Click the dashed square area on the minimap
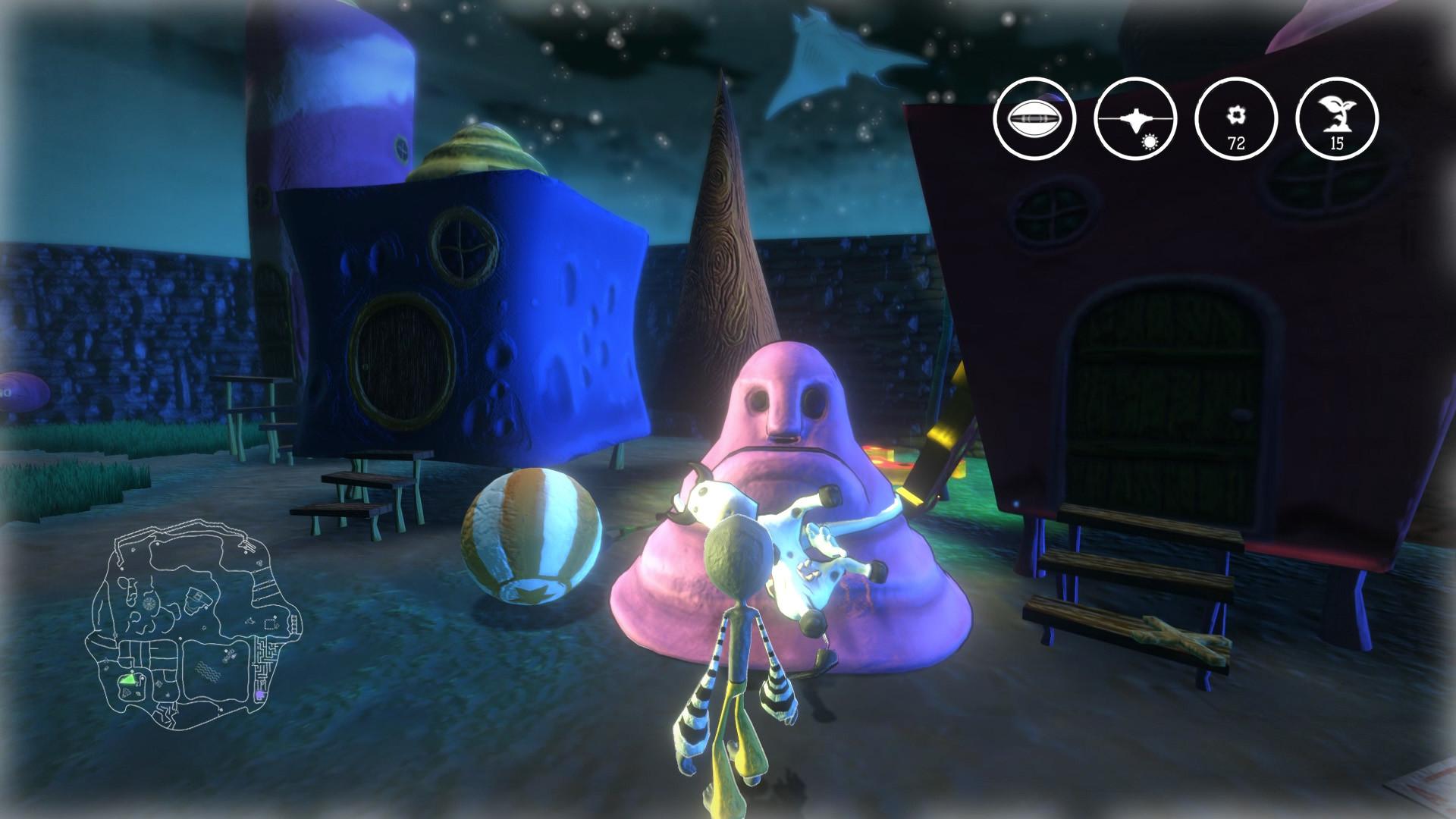The width and height of the screenshot is (1456, 819). coord(268,625)
